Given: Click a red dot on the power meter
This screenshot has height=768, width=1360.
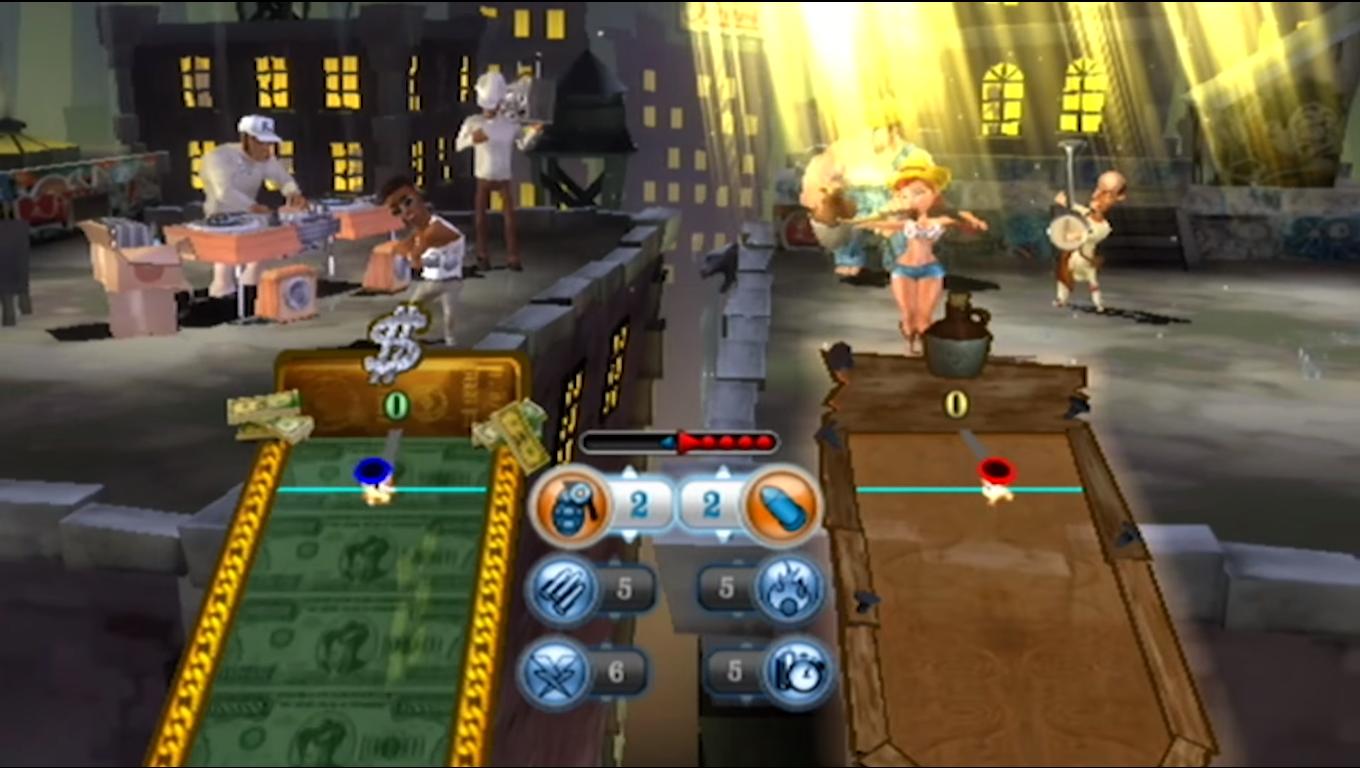Looking at the screenshot, I should (724, 440).
